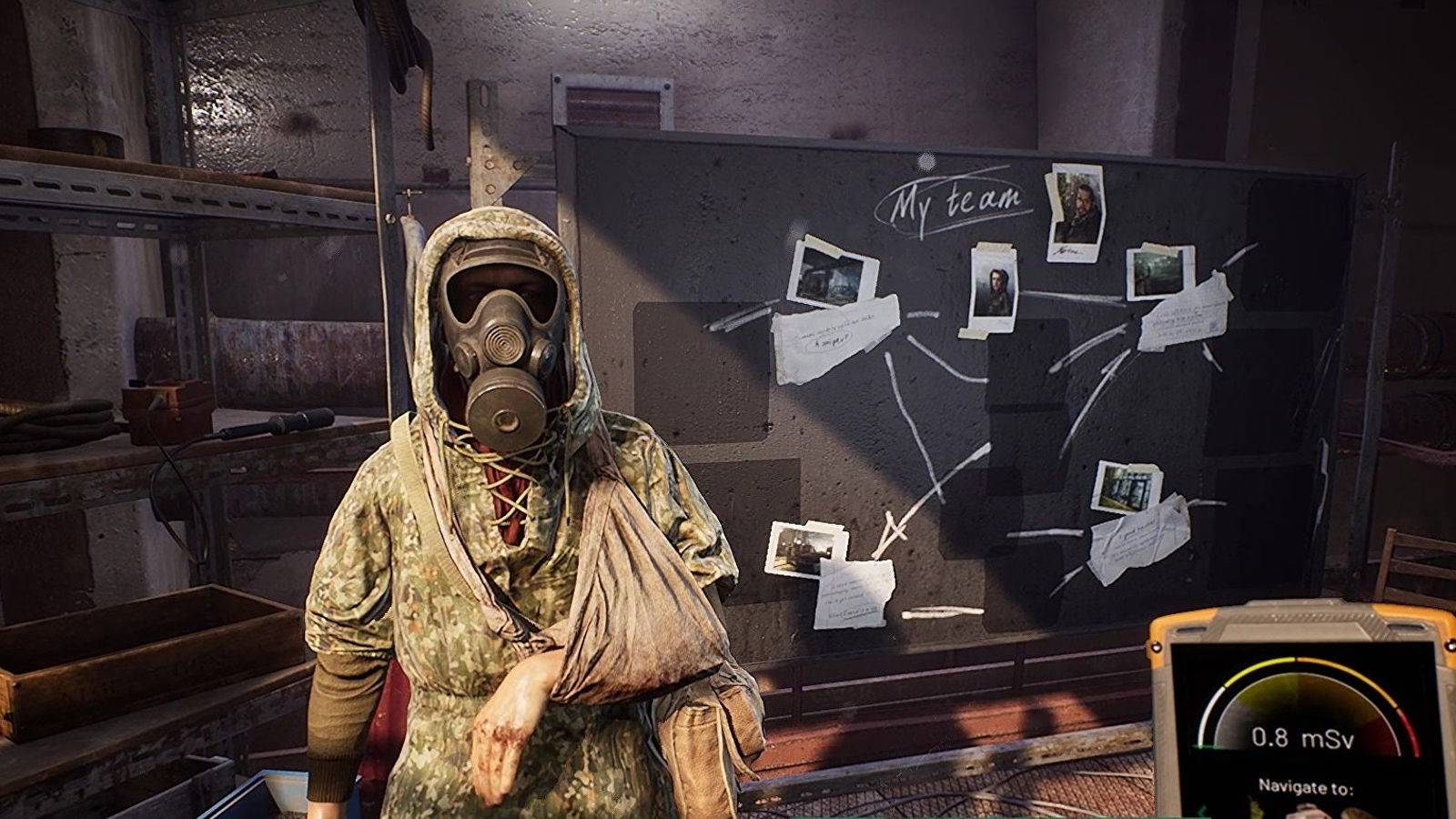The height and width of the screenshot is (819, 1456).
Task: Click the note attached to the upper-right photo
Action: coord(1185,314)
